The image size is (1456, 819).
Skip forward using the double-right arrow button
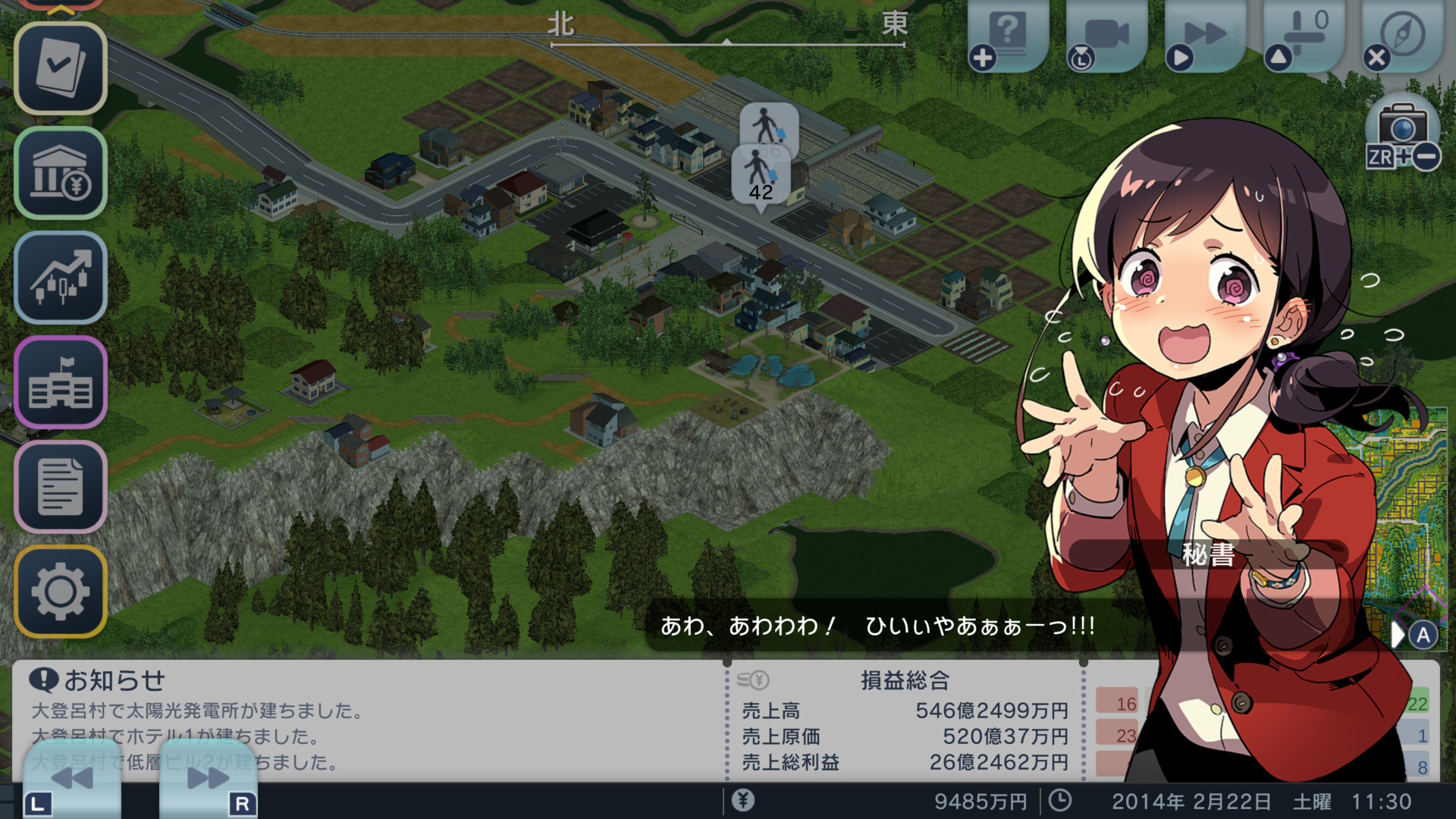(208, 778)
